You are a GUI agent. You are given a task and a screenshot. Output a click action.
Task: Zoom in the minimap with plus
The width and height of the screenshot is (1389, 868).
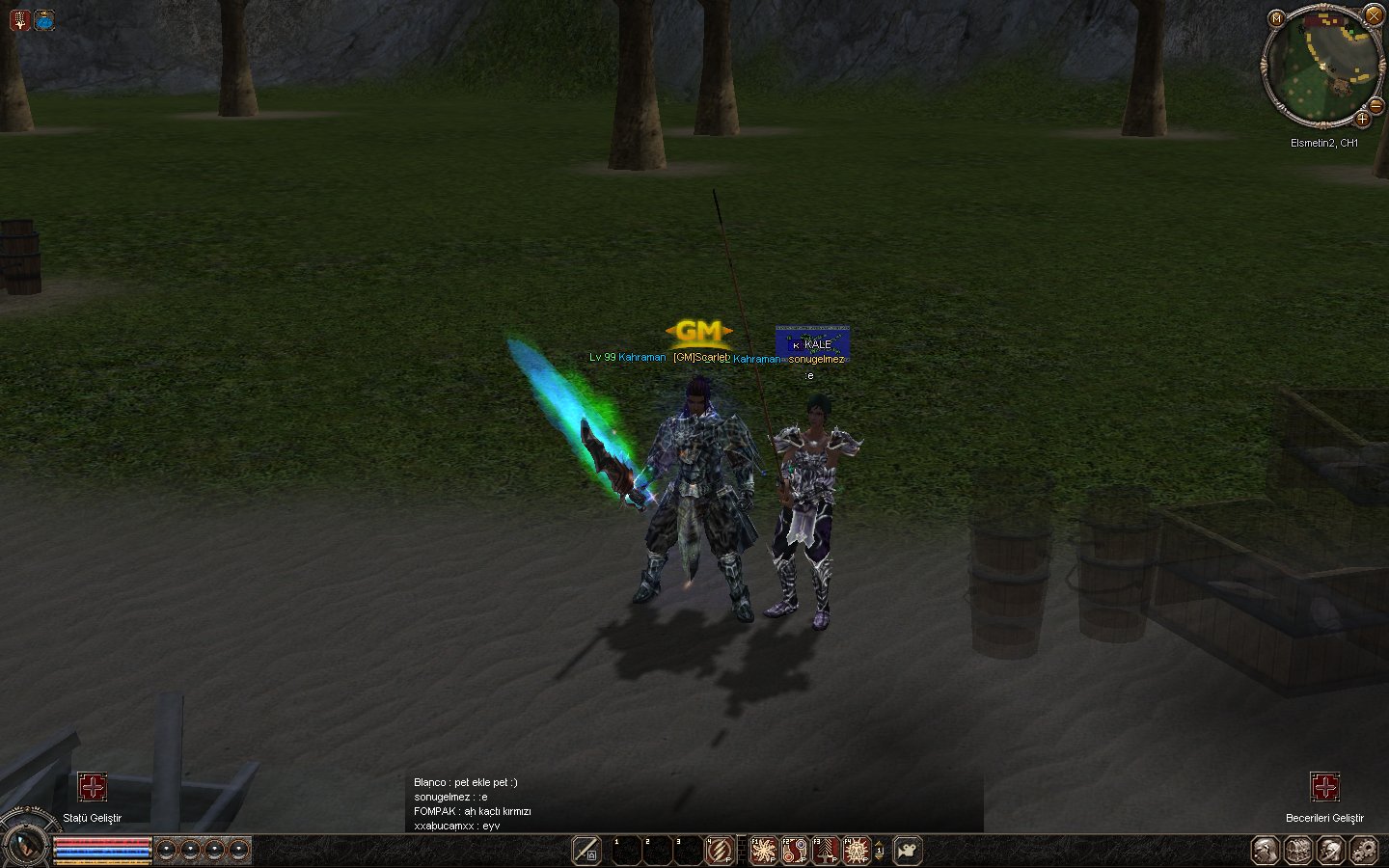coord(1362,120)
